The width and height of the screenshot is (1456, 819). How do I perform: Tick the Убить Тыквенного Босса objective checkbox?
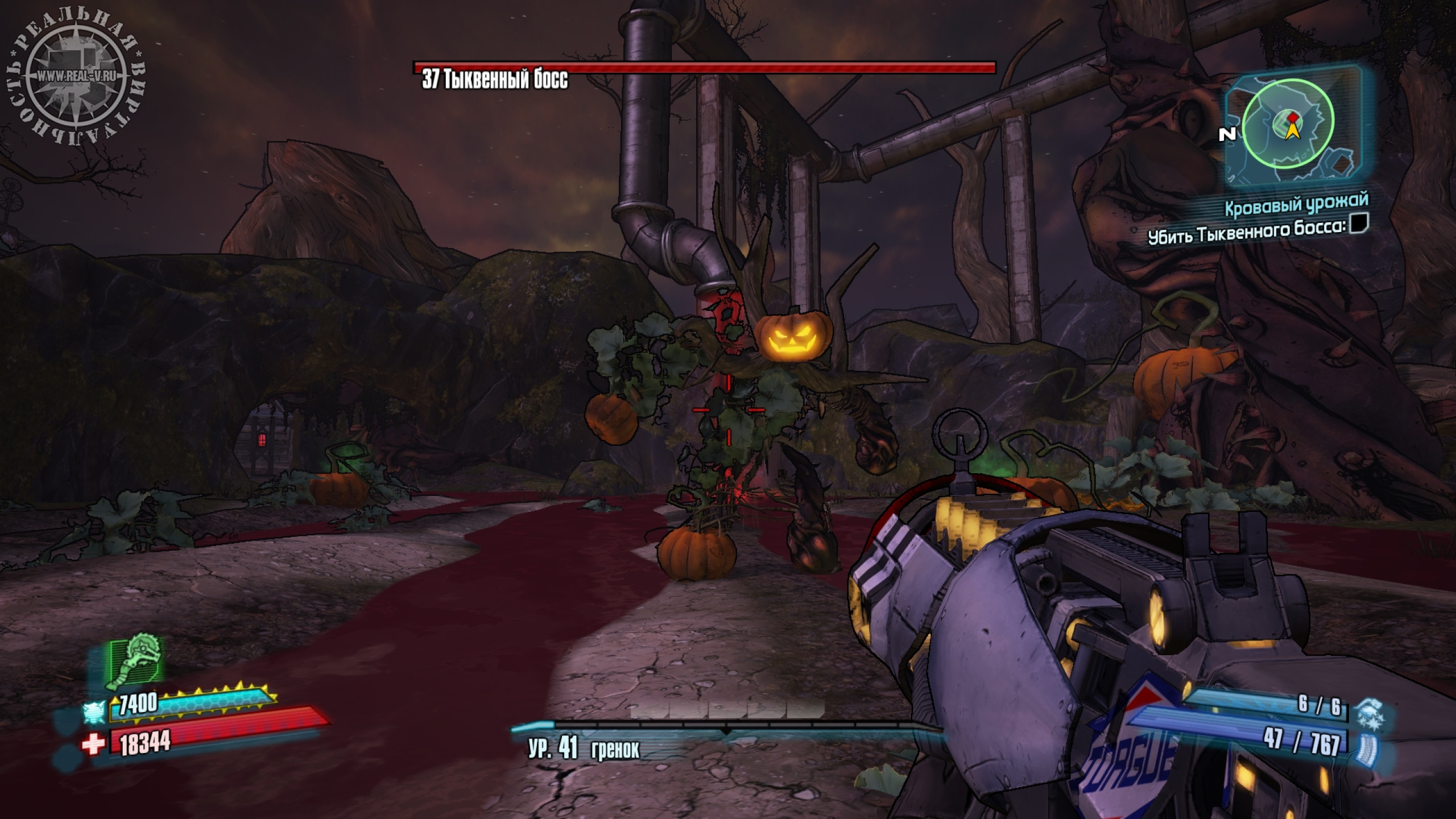point(1358,223)
